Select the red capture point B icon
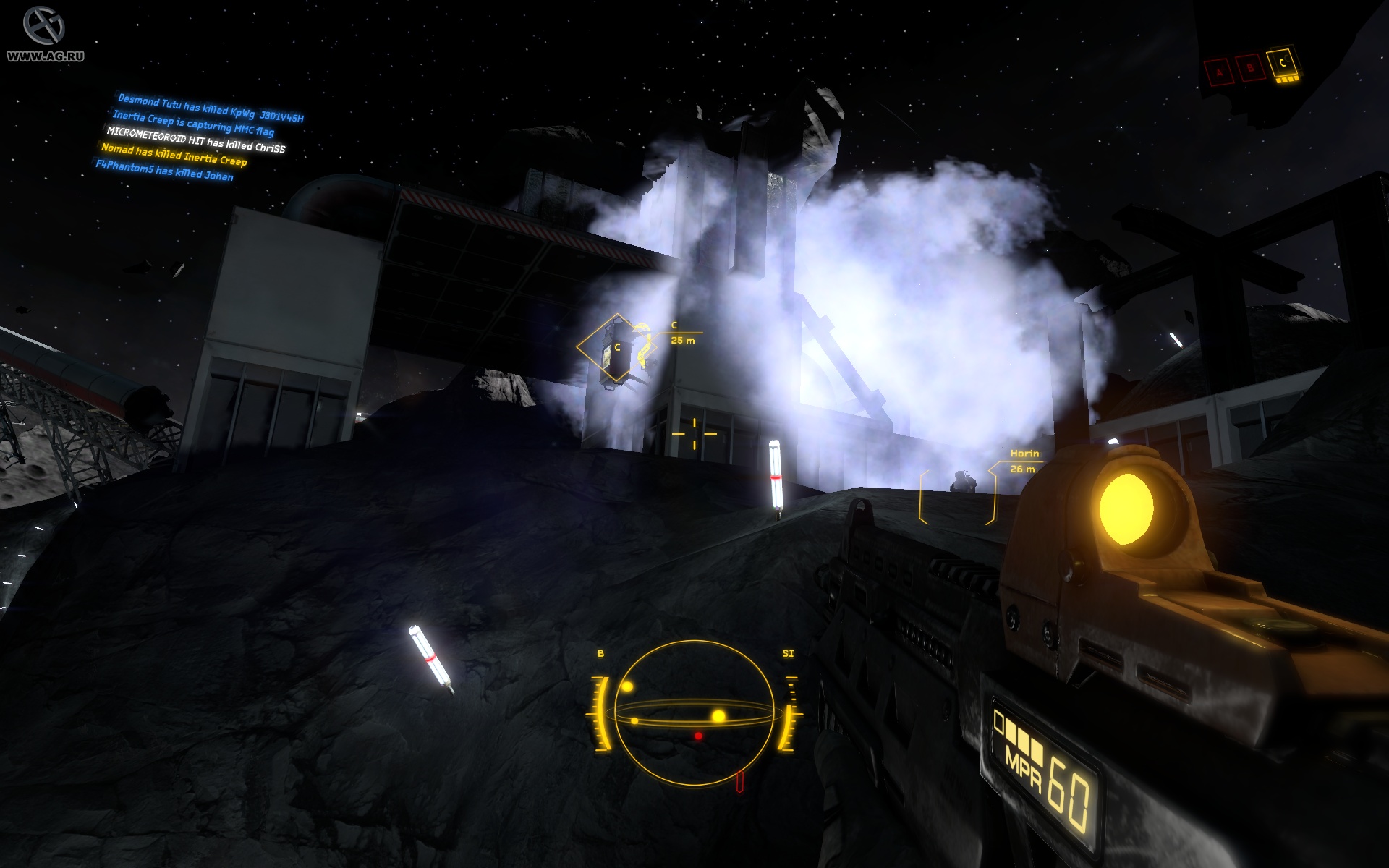 tap(1249, 68)
